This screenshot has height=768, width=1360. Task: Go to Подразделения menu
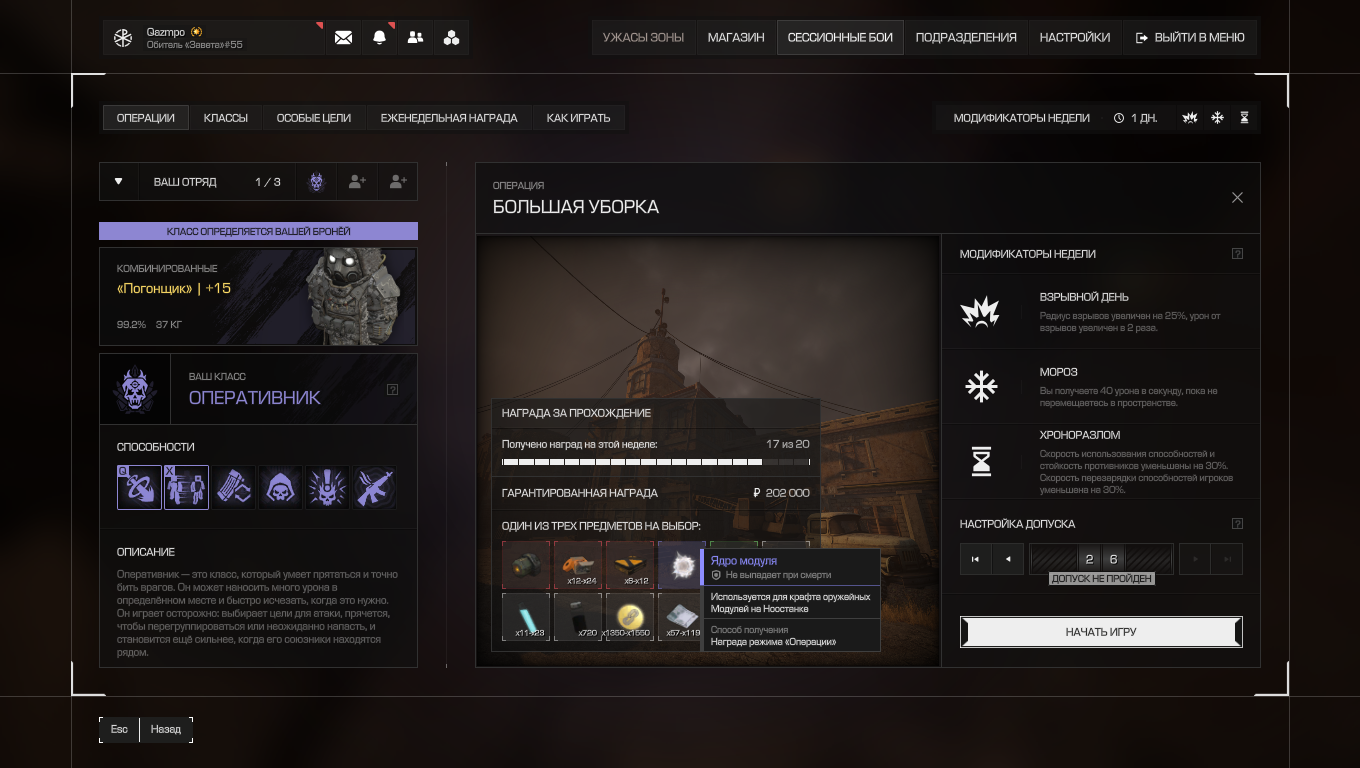(966, 38)
